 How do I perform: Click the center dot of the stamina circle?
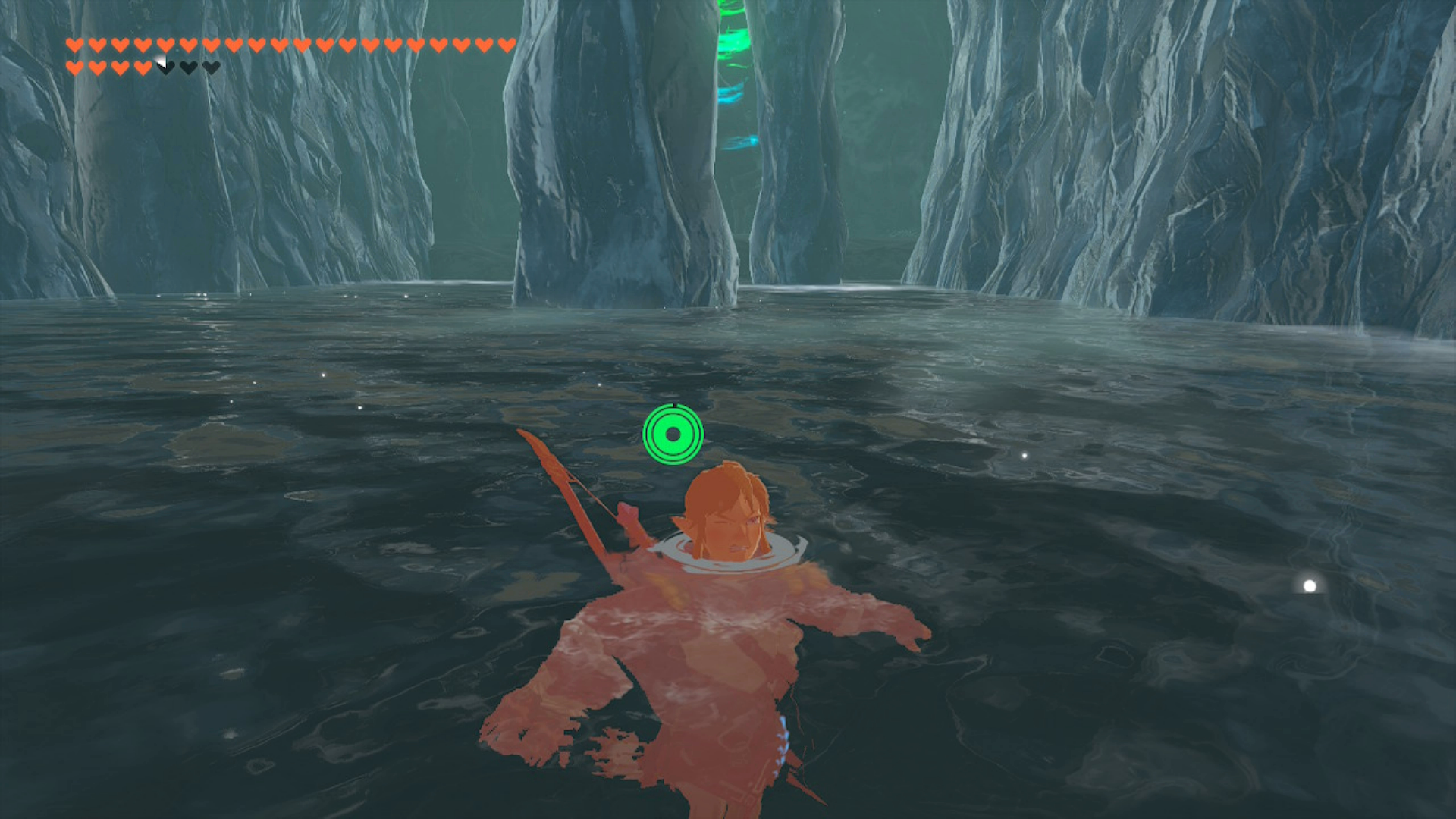(672, 434)
